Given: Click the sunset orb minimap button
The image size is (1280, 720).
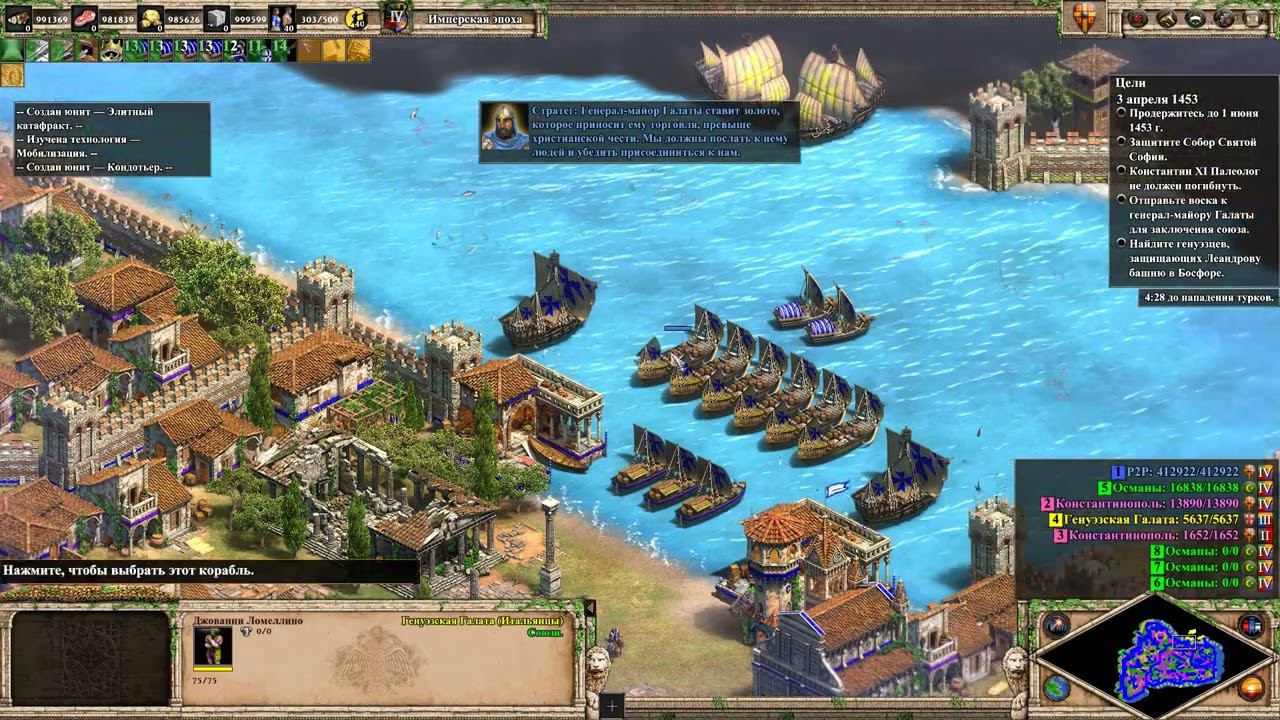Looking at the screenshot, I should (x=1250, y=688).
